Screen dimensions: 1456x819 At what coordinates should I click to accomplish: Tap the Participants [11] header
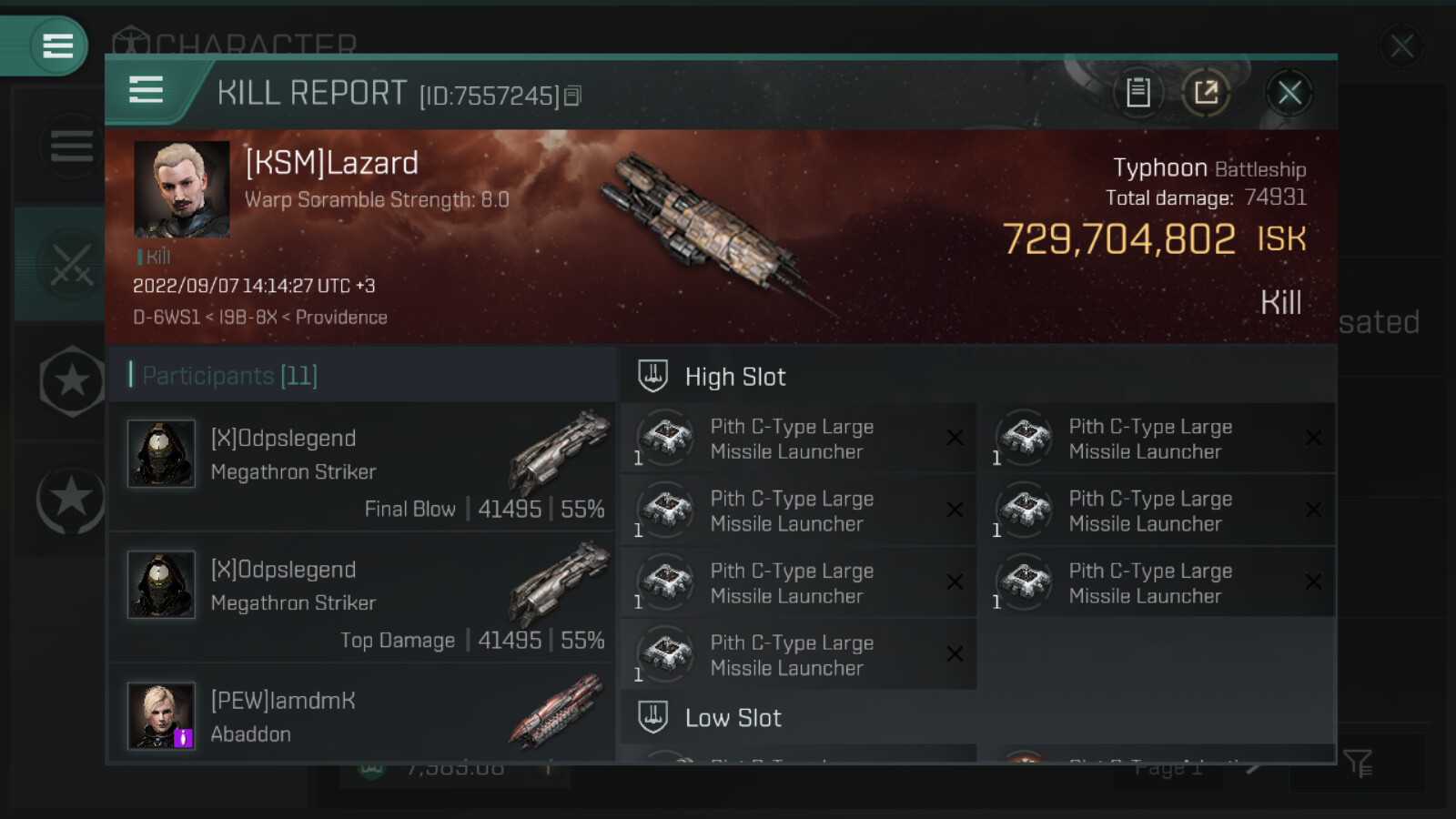pos(229,375)
